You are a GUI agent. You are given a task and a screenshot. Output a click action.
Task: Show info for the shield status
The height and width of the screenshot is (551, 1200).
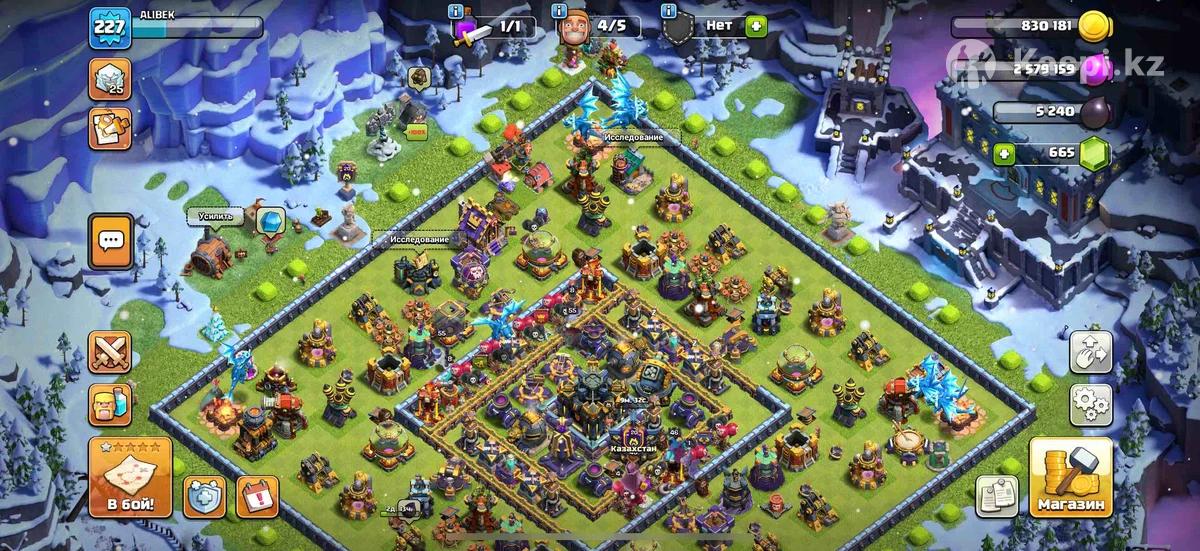click(x=668, y=11)
